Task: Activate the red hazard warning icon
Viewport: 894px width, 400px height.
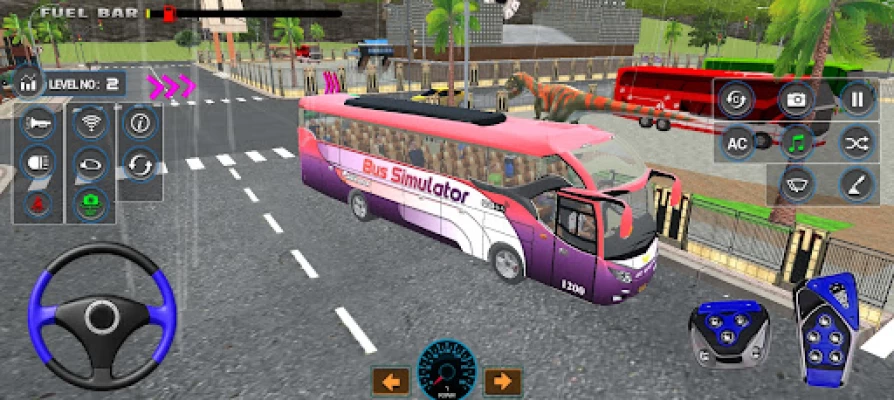Action: click(36, 203)
